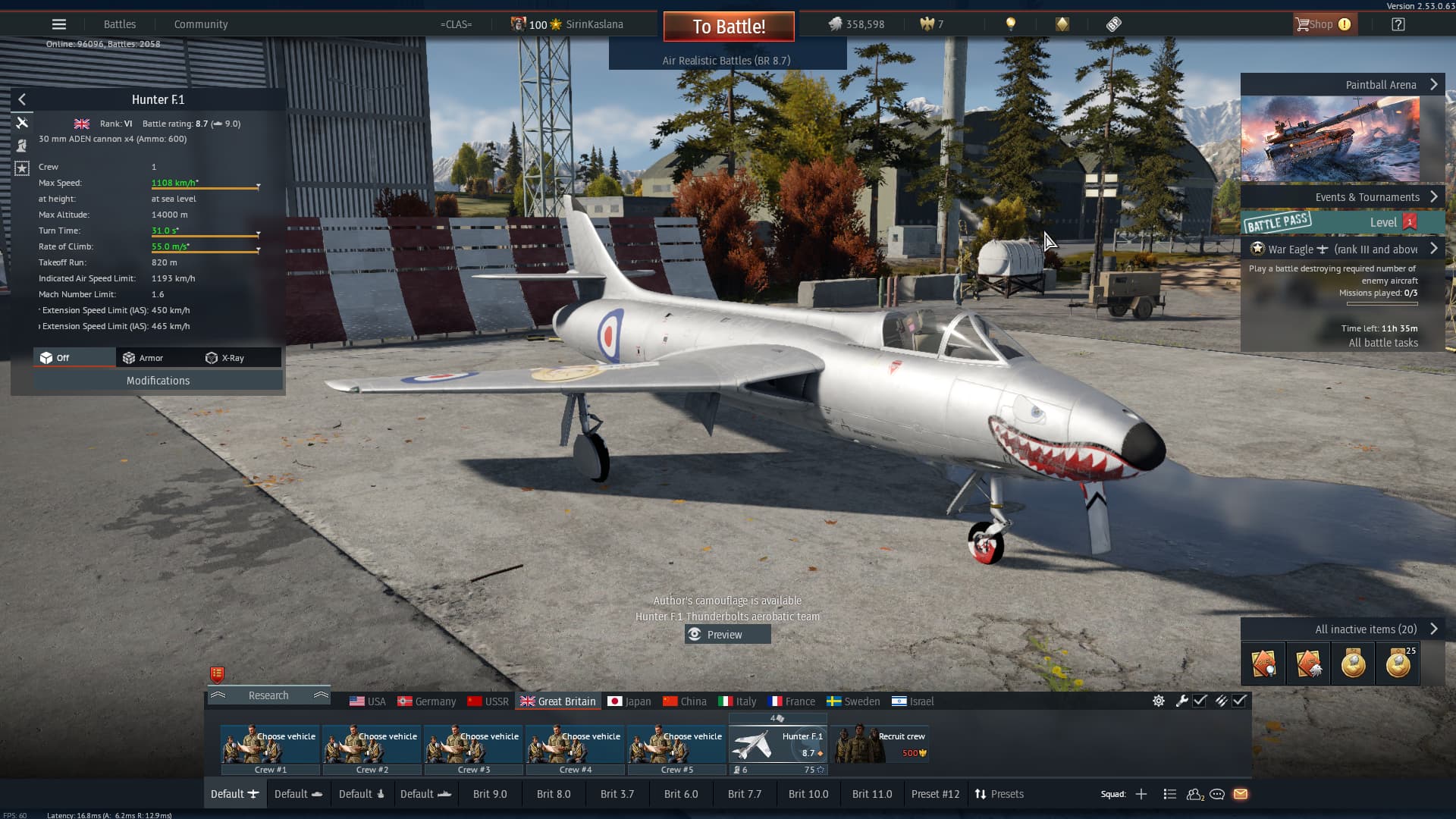Switch the vehicle view to X-Ray
Screen dimensions: 1456x819
225,358
